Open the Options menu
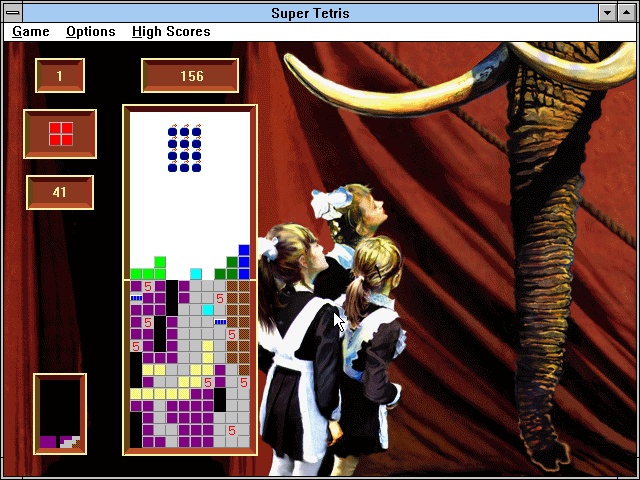Viewport: 640px width, 480px height. coord(91,32)
